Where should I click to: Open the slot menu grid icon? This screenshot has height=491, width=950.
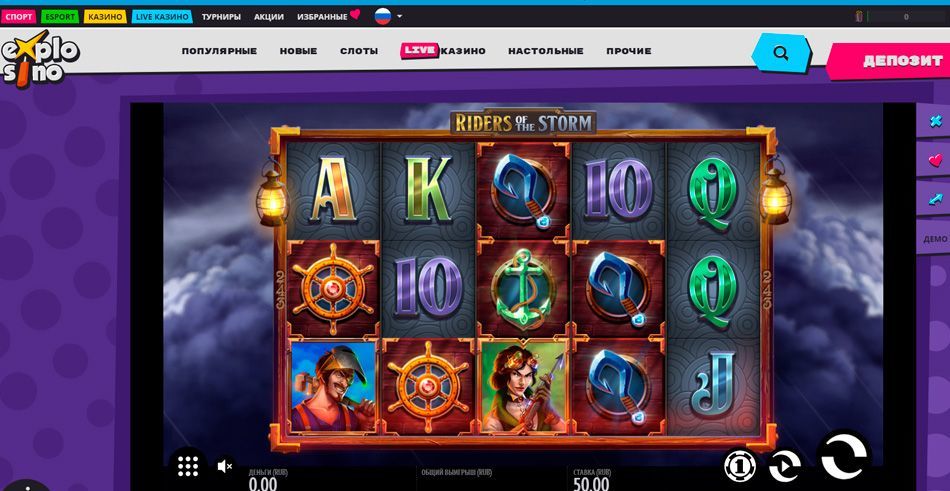click(x=188, y=465)
